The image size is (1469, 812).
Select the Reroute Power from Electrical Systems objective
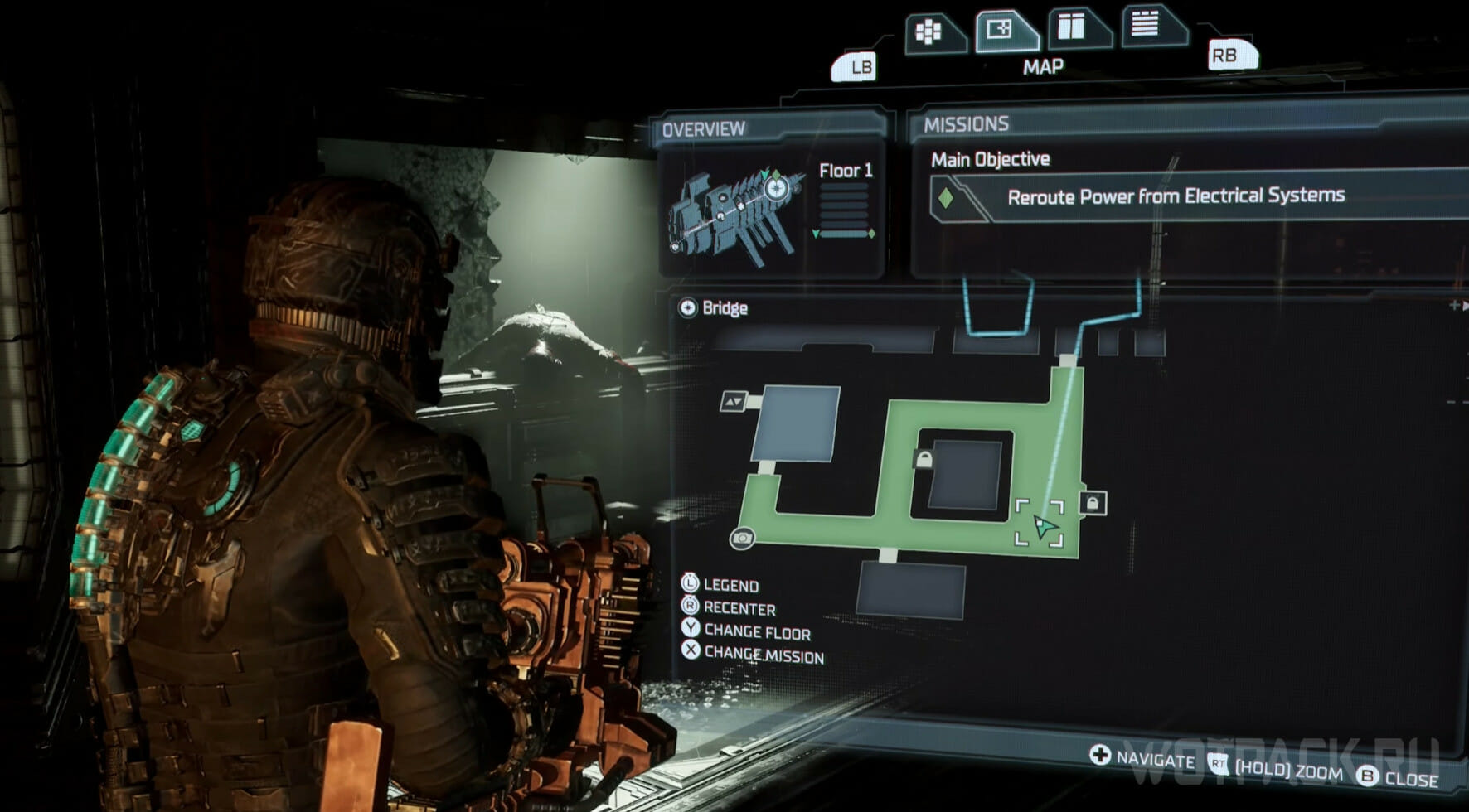click(x=1175, y=196)
